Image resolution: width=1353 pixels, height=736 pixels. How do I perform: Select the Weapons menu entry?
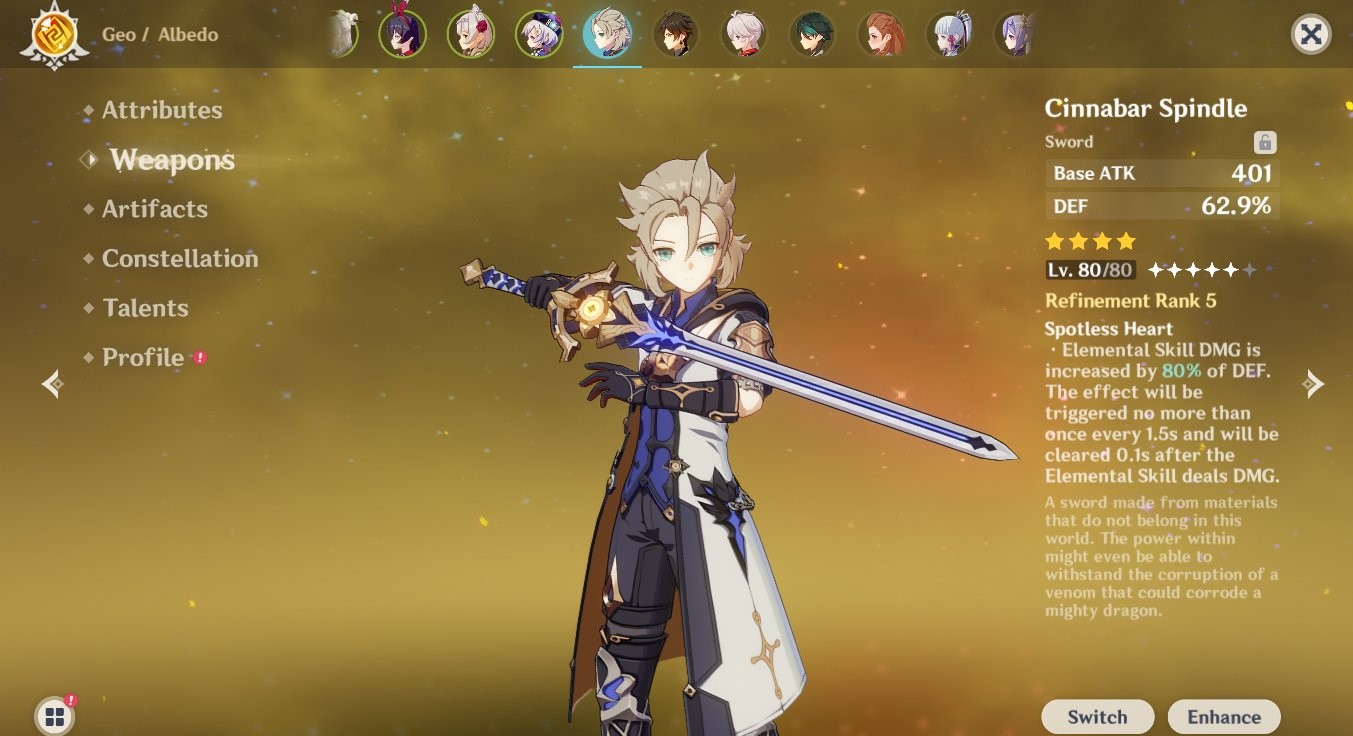point(172,160)
